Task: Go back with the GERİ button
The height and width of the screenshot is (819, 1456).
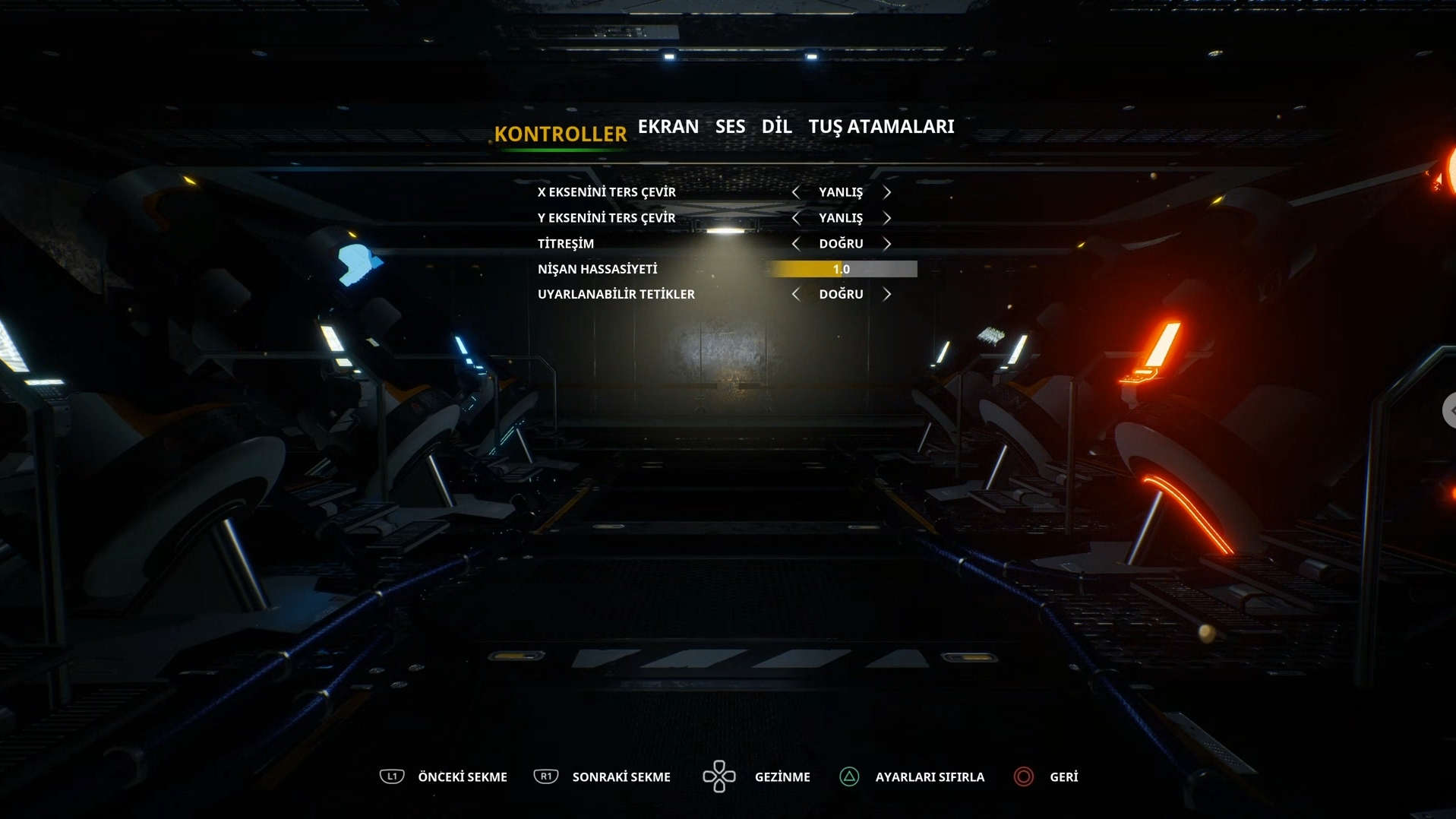Action: [x=1046, y=776]
